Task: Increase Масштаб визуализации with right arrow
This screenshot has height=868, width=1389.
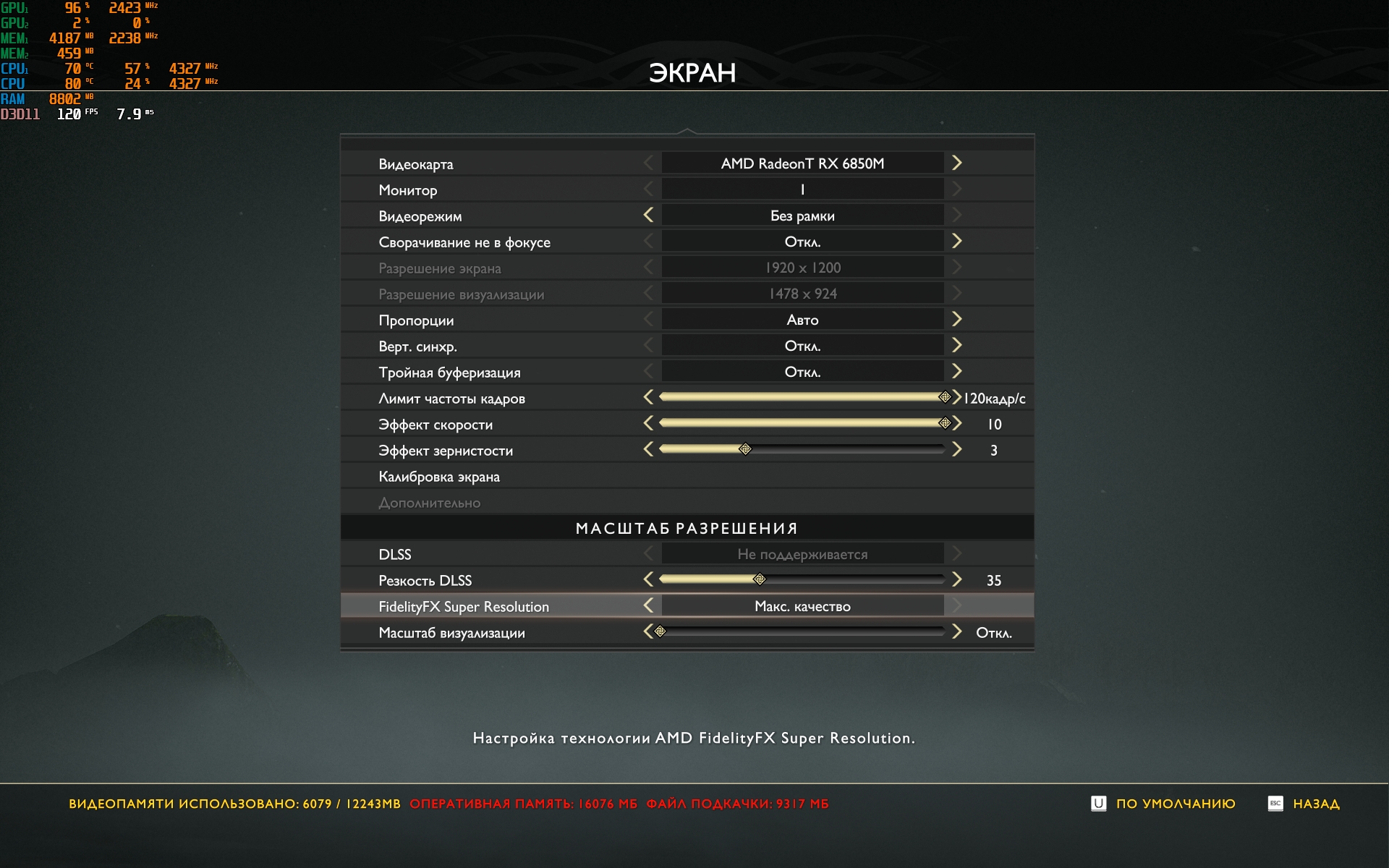Action: click(956, 632)
